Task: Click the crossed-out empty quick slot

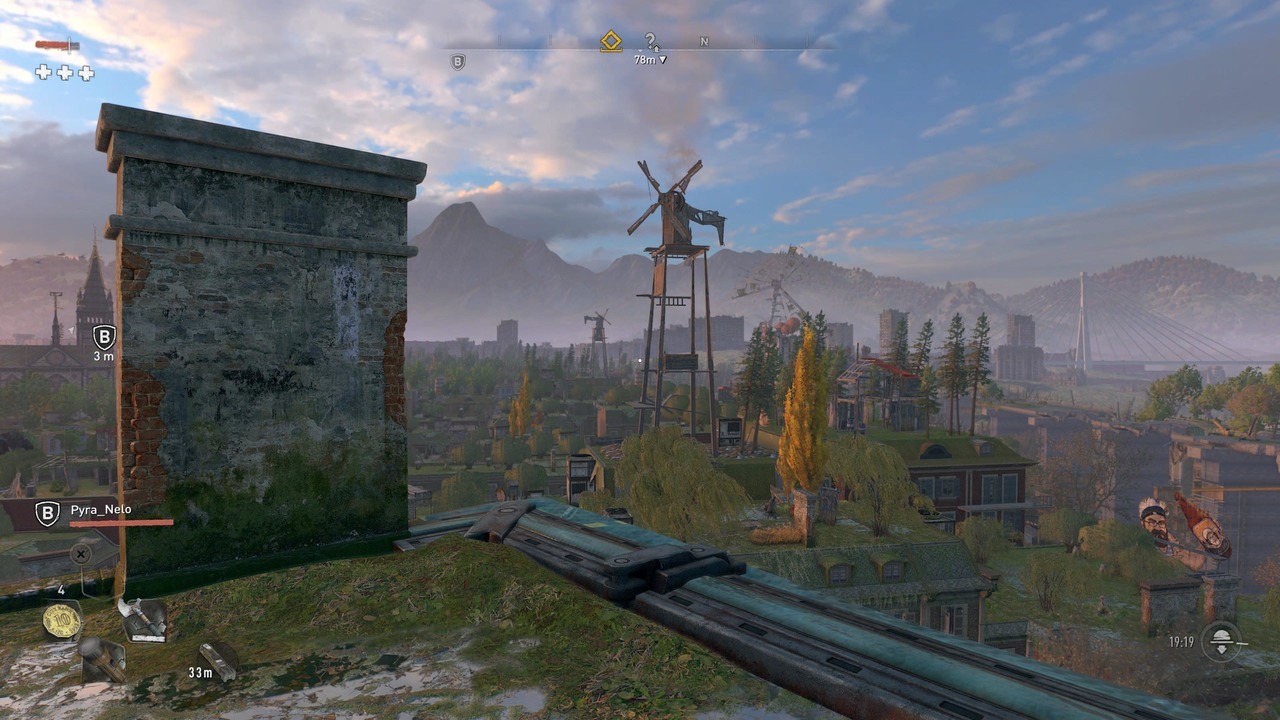Action: (81, 553)
